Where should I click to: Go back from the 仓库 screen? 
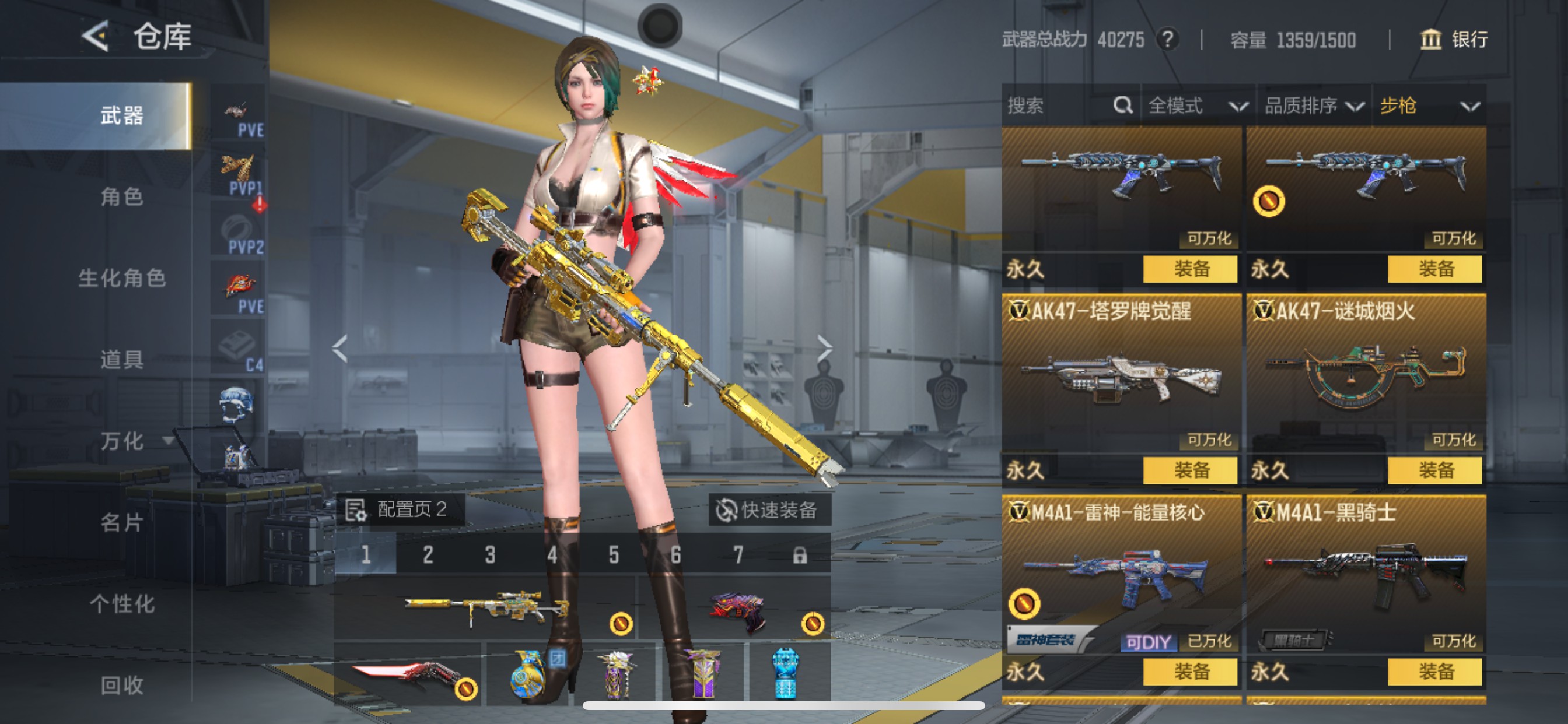tap(96, 37)
